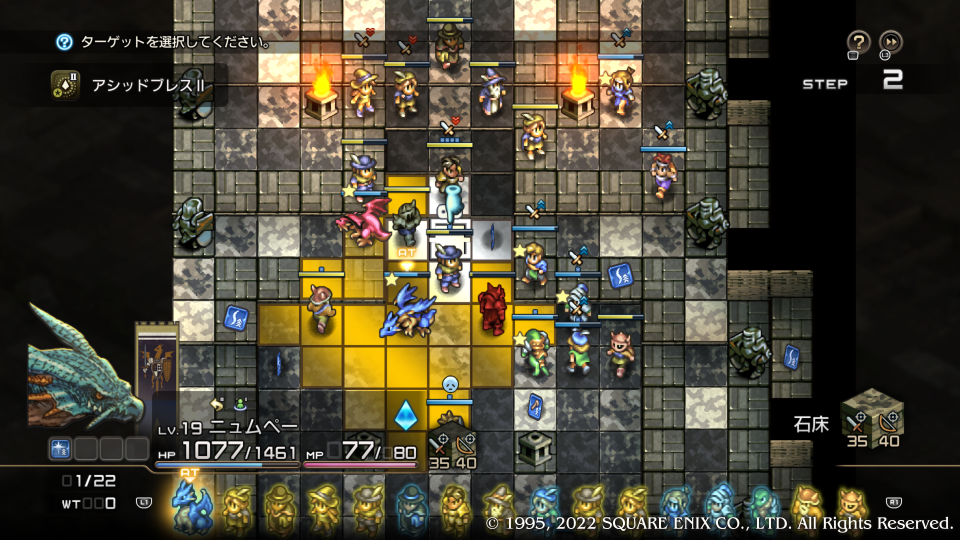Screen dimensions: 960x540
Task: Inspect the active status effect icon
Action: click(x=61, y=449)
